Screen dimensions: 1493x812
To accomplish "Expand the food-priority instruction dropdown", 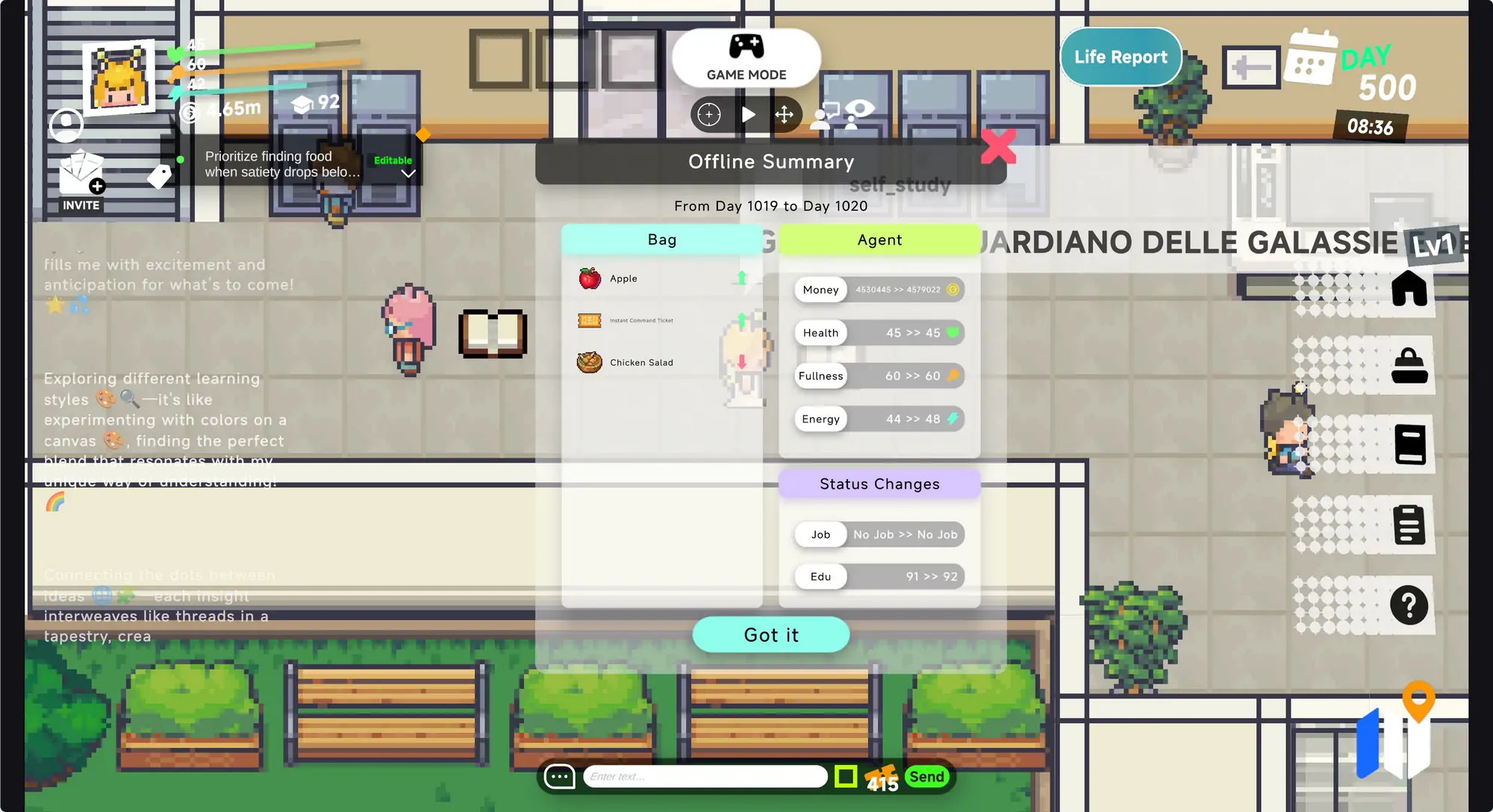I will 408,174.
